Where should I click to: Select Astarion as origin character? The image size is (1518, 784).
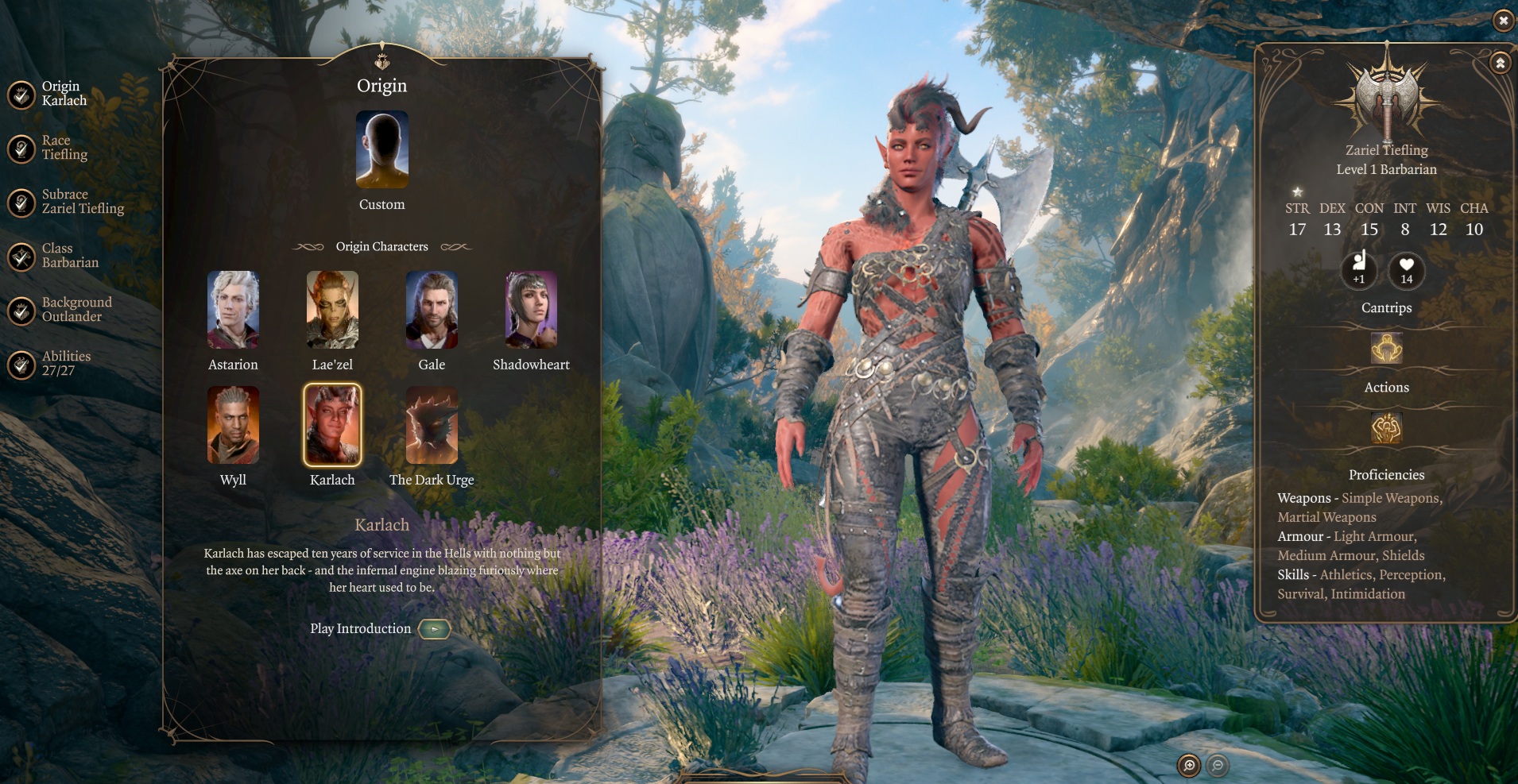(x=233, y=310)
